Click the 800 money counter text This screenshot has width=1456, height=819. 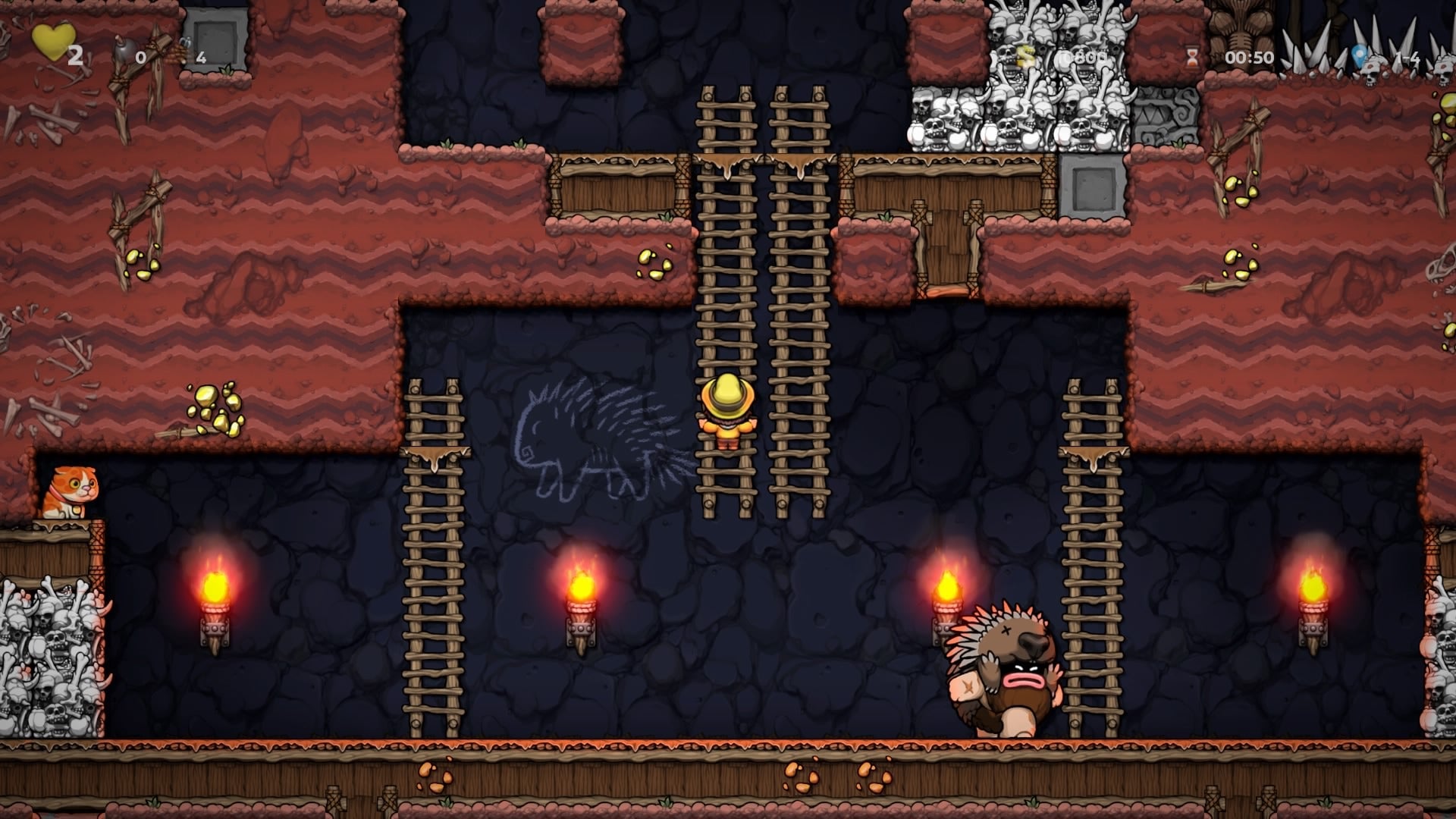[x=1084, y=57]
